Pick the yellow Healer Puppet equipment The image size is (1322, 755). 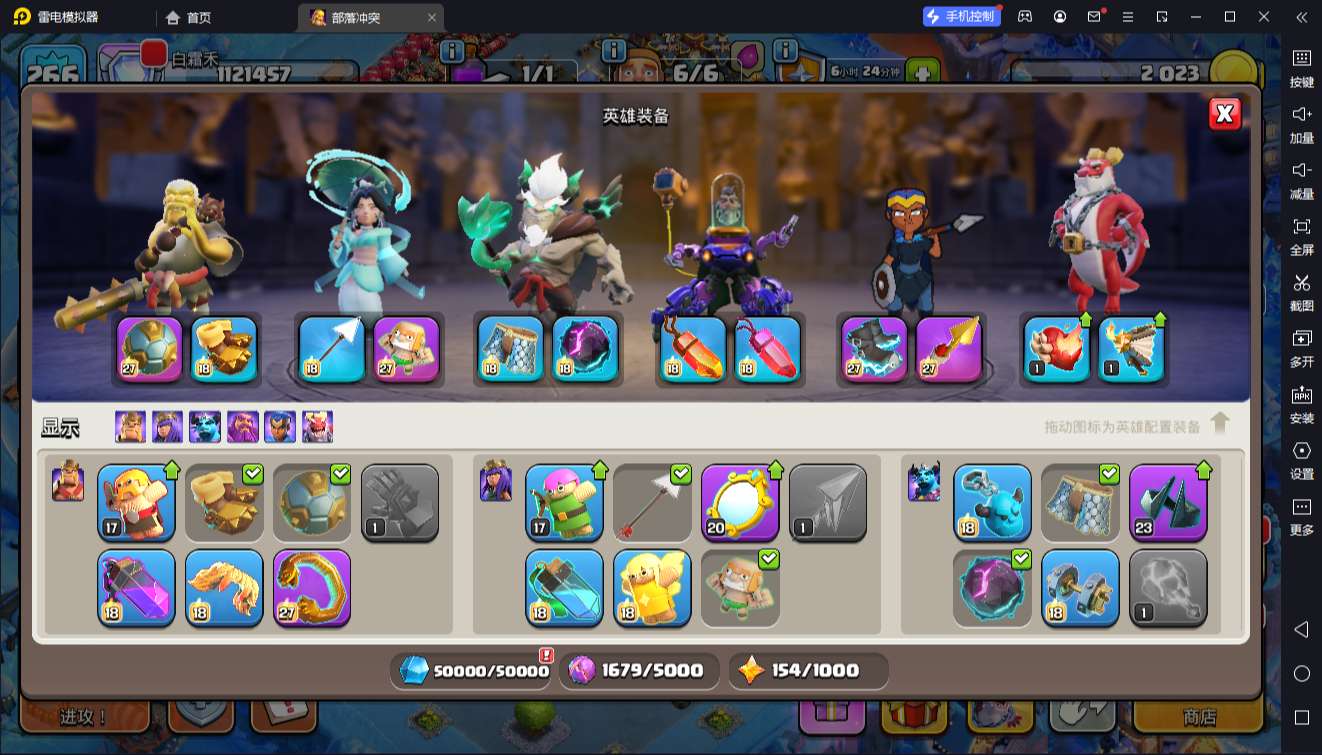point(652,587)
